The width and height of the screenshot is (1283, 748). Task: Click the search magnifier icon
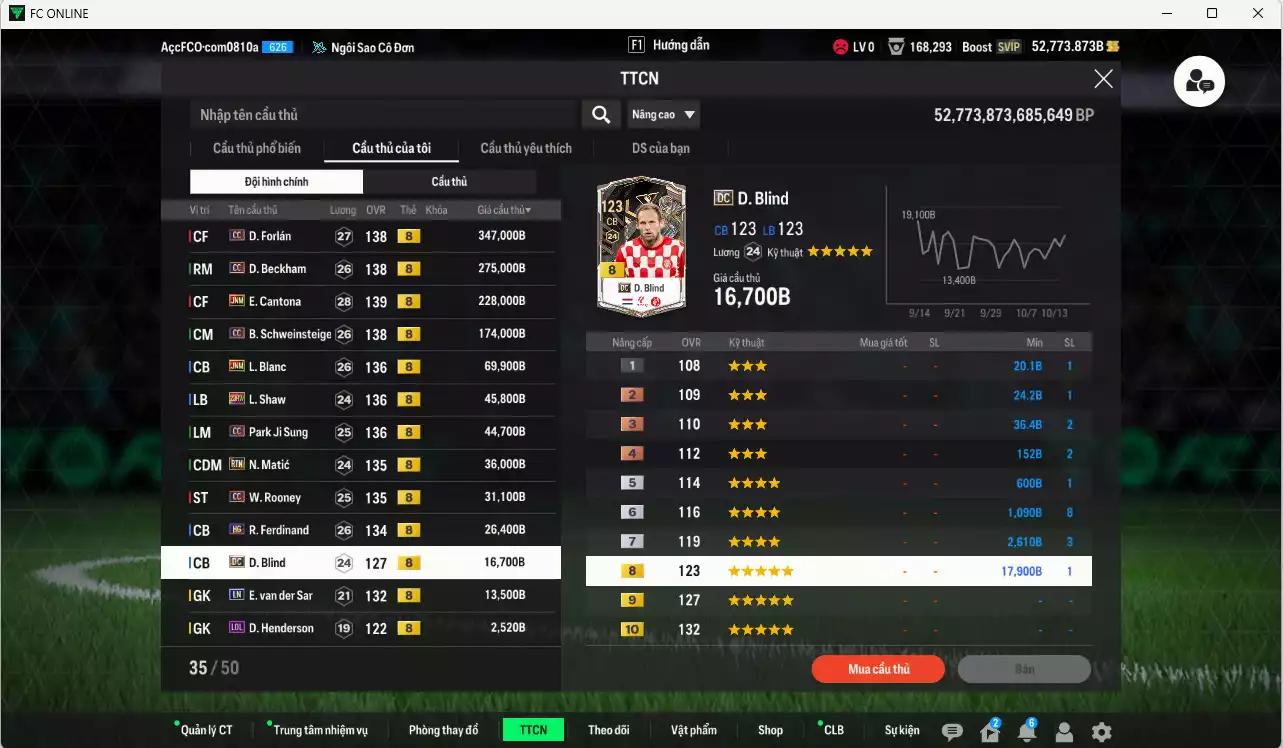[x=600, y=114]
